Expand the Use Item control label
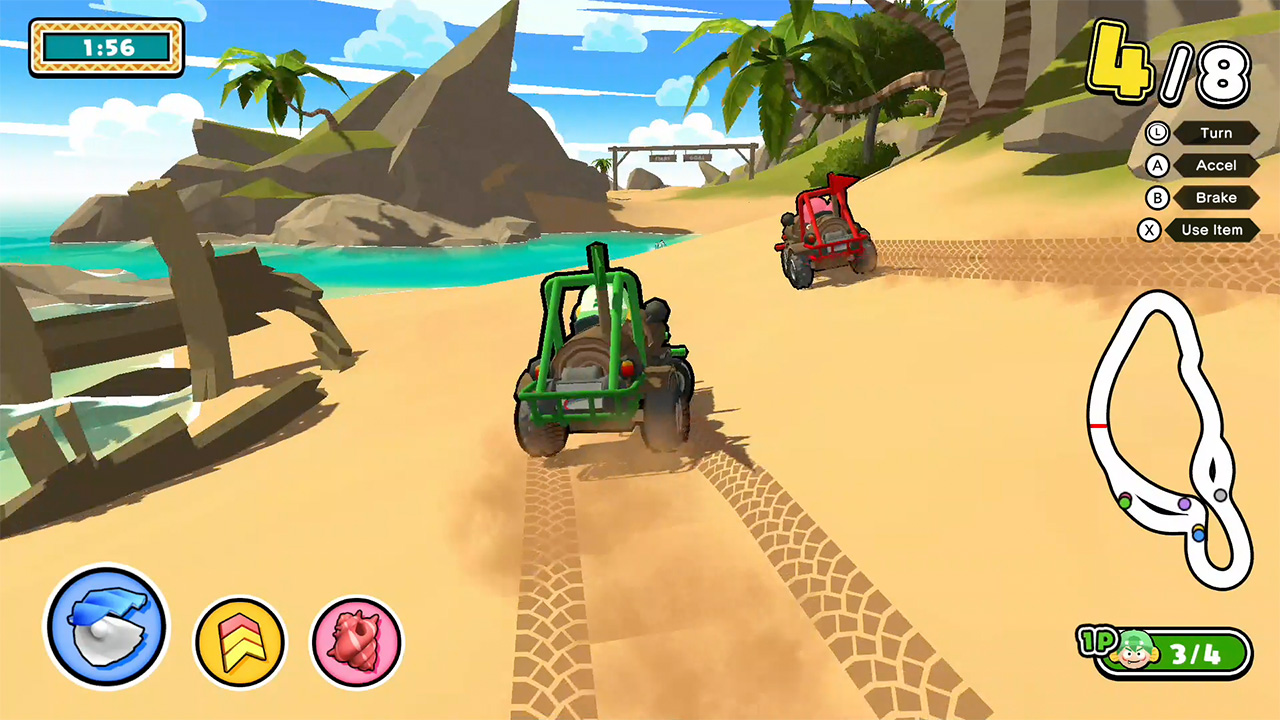The width and height of the screenshot is (1280, 720). pyautogui.click(x=1213, y=230)
